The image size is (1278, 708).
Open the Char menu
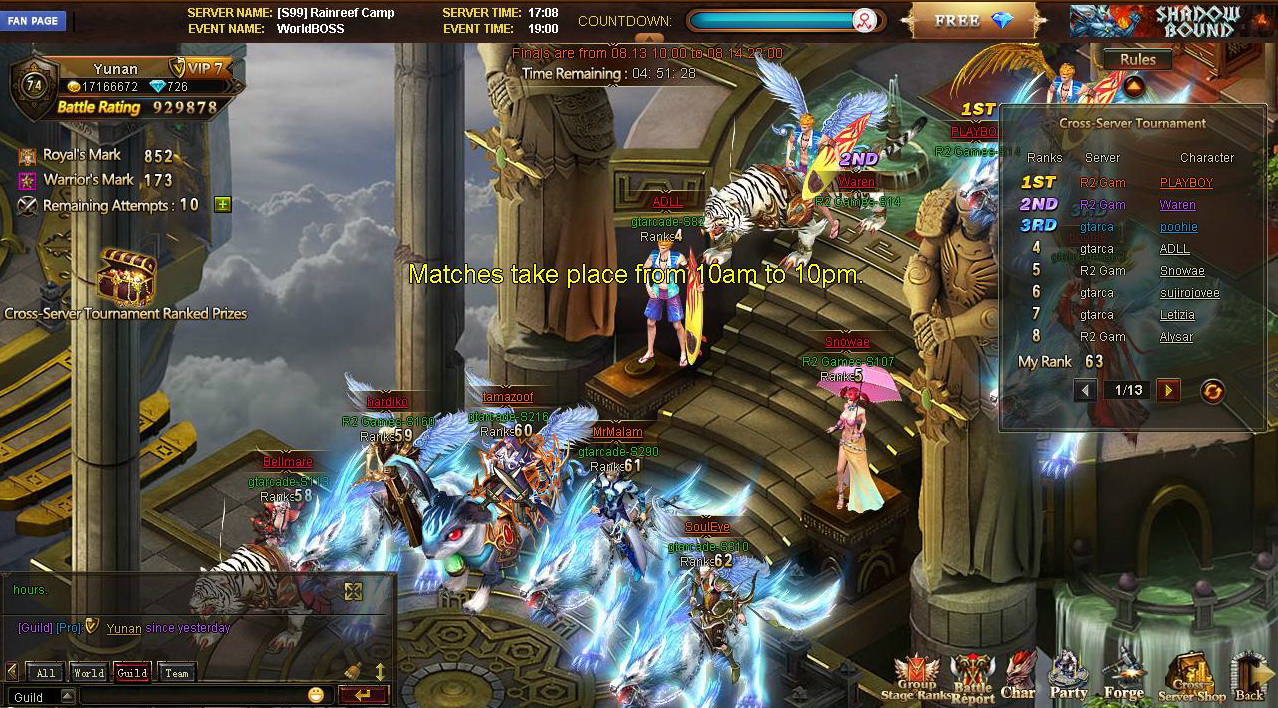click(1018, 676)
